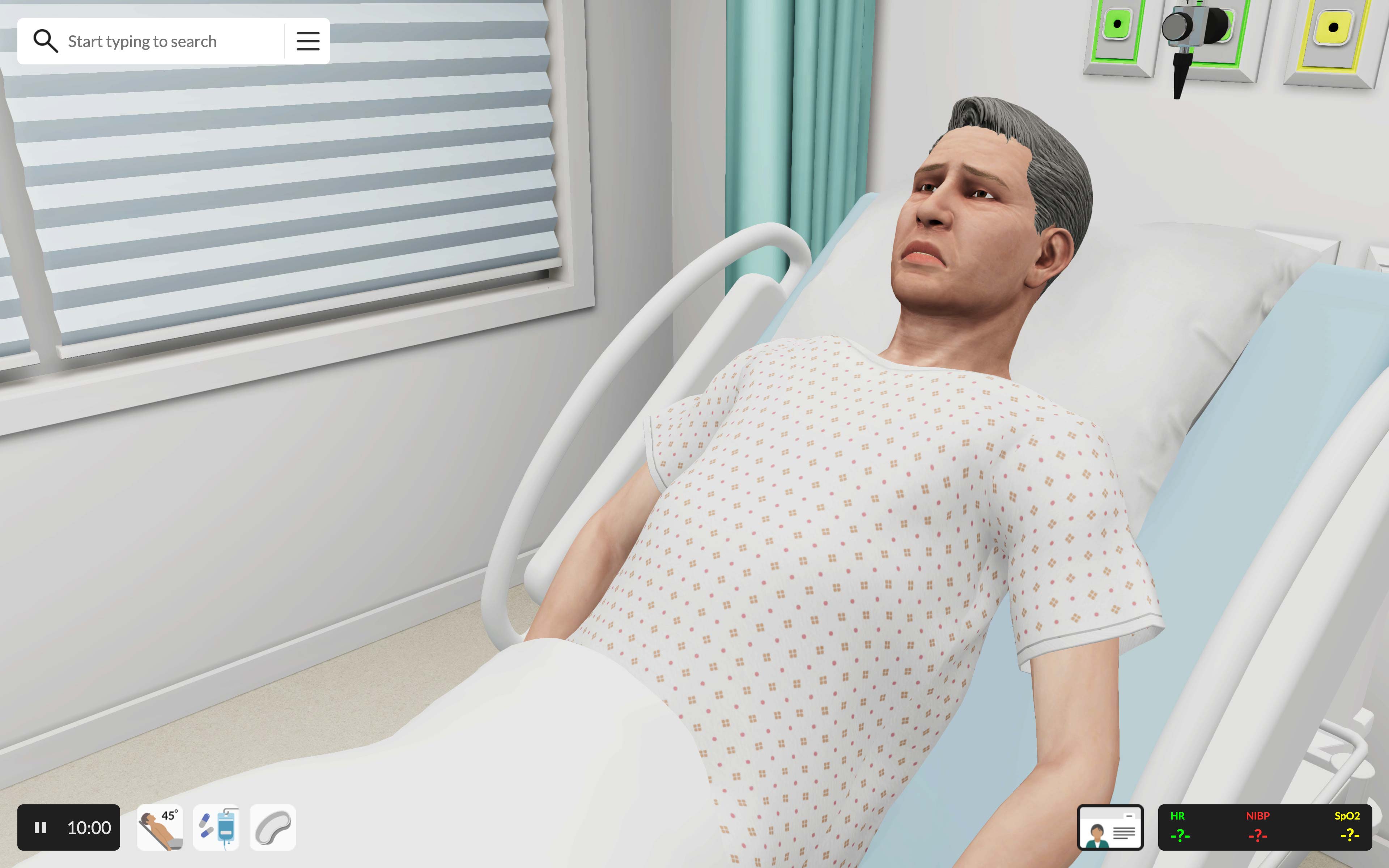The width and height of the screenshot is (1389, 868).
Task: Open the patient record card
Action: [1110, 827]
